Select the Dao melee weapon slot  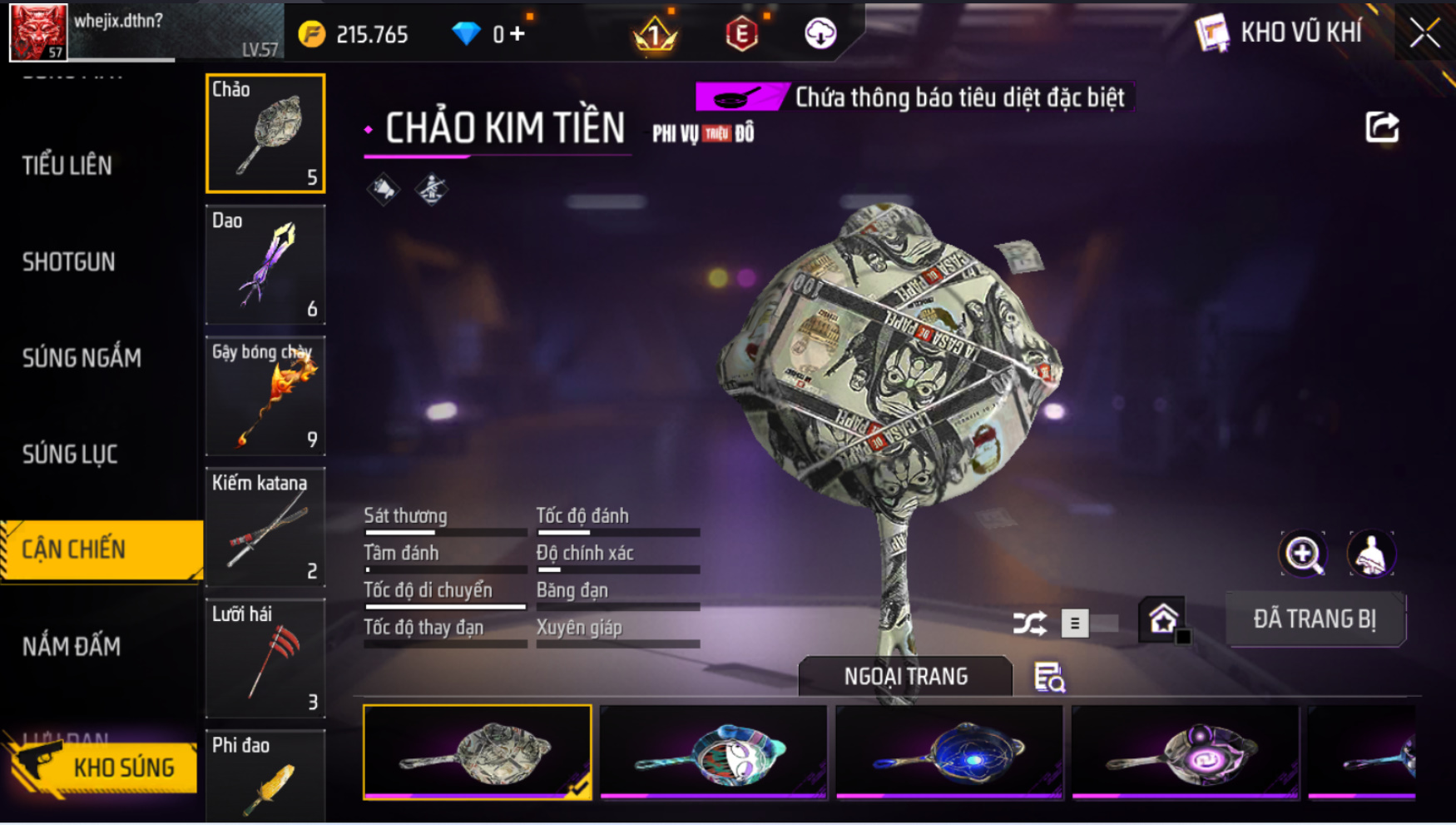(265, 265)
